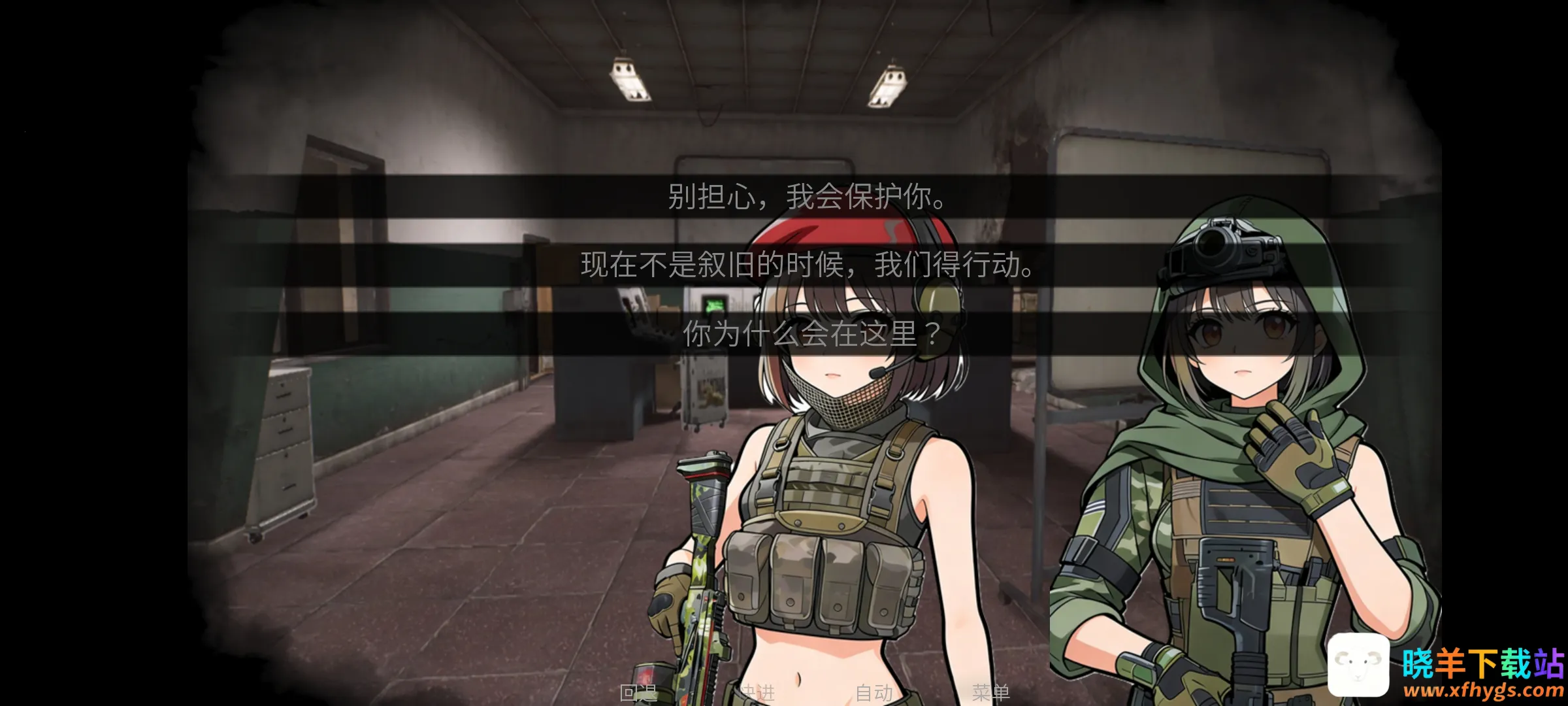Choose the reply "别担心，我会保护你。"
1568x706 pixels.
808,196
